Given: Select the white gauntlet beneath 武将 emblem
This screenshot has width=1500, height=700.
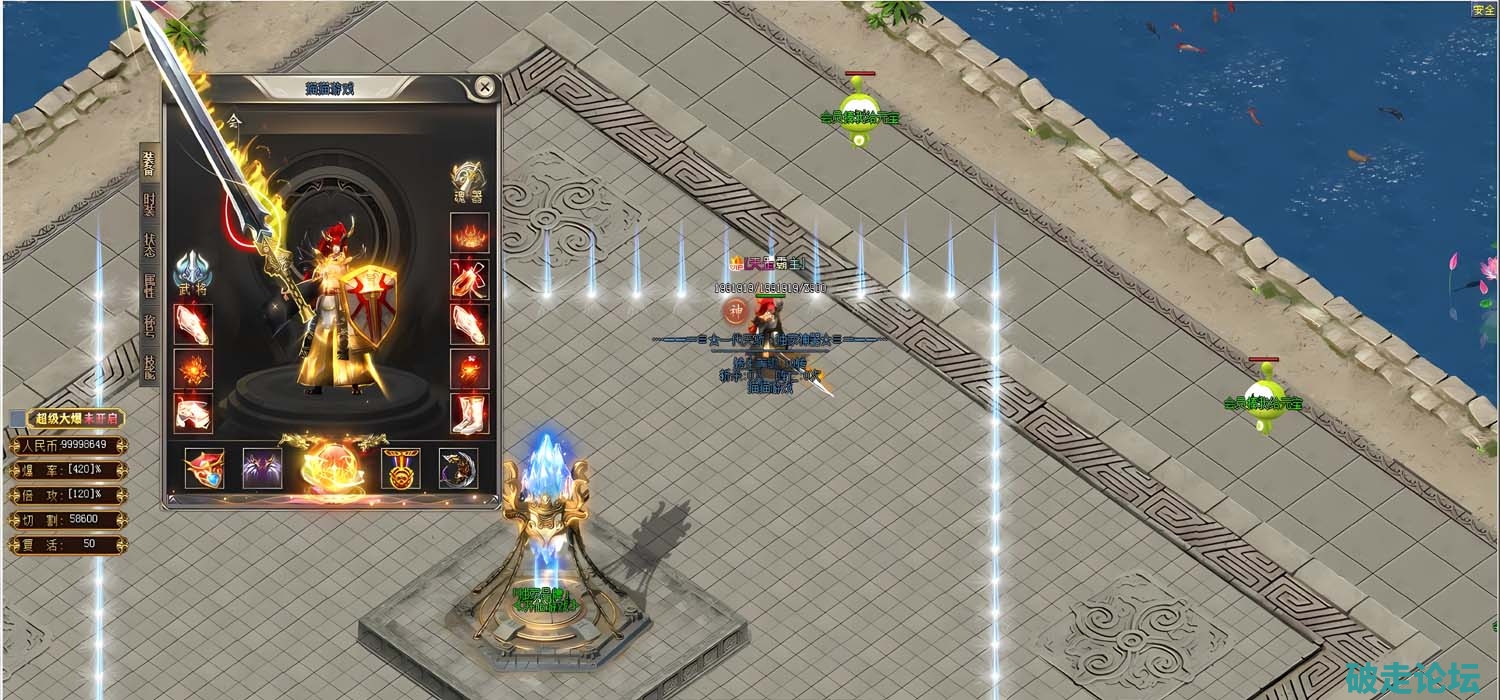Looking at the screenshot, I should tap(192, 324).
